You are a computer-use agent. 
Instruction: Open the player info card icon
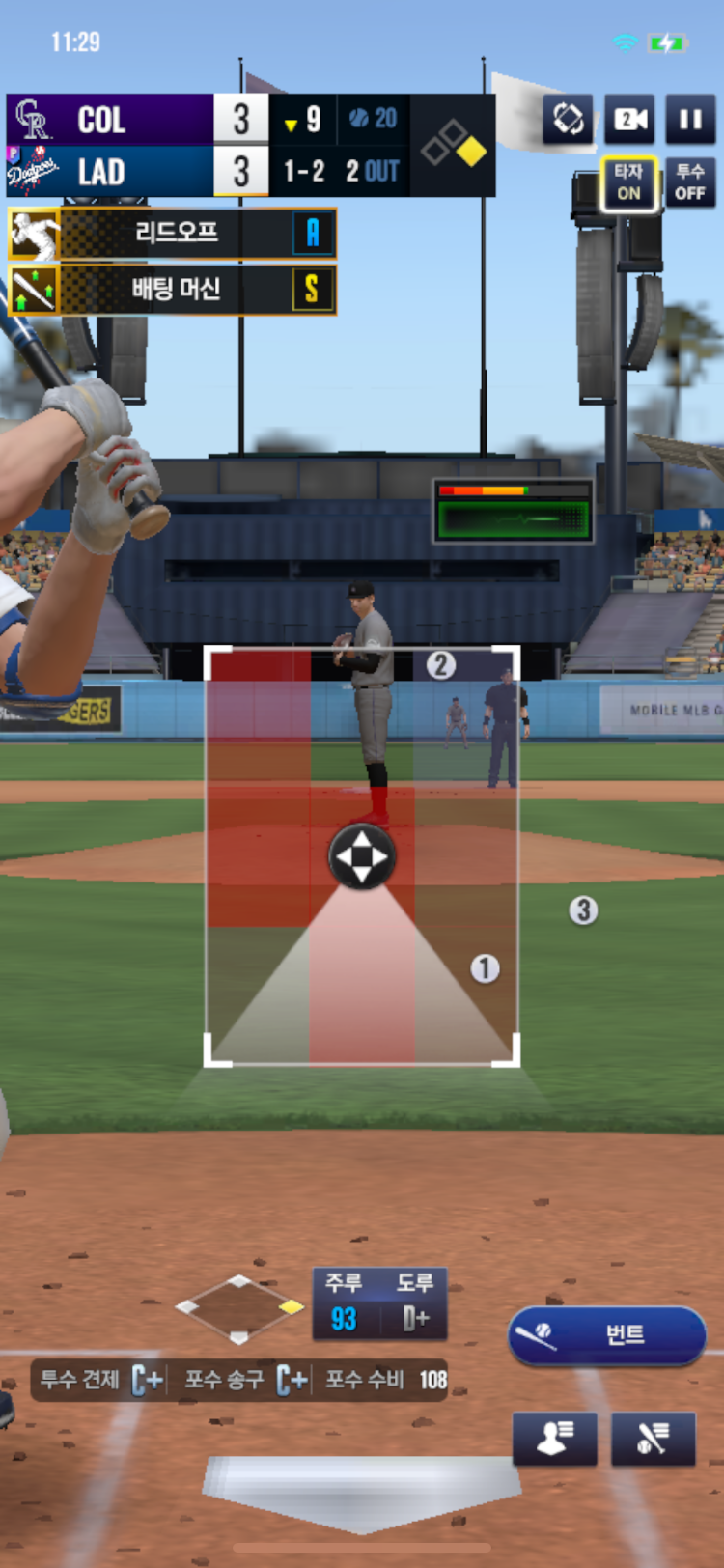[x=554, y=1439]
